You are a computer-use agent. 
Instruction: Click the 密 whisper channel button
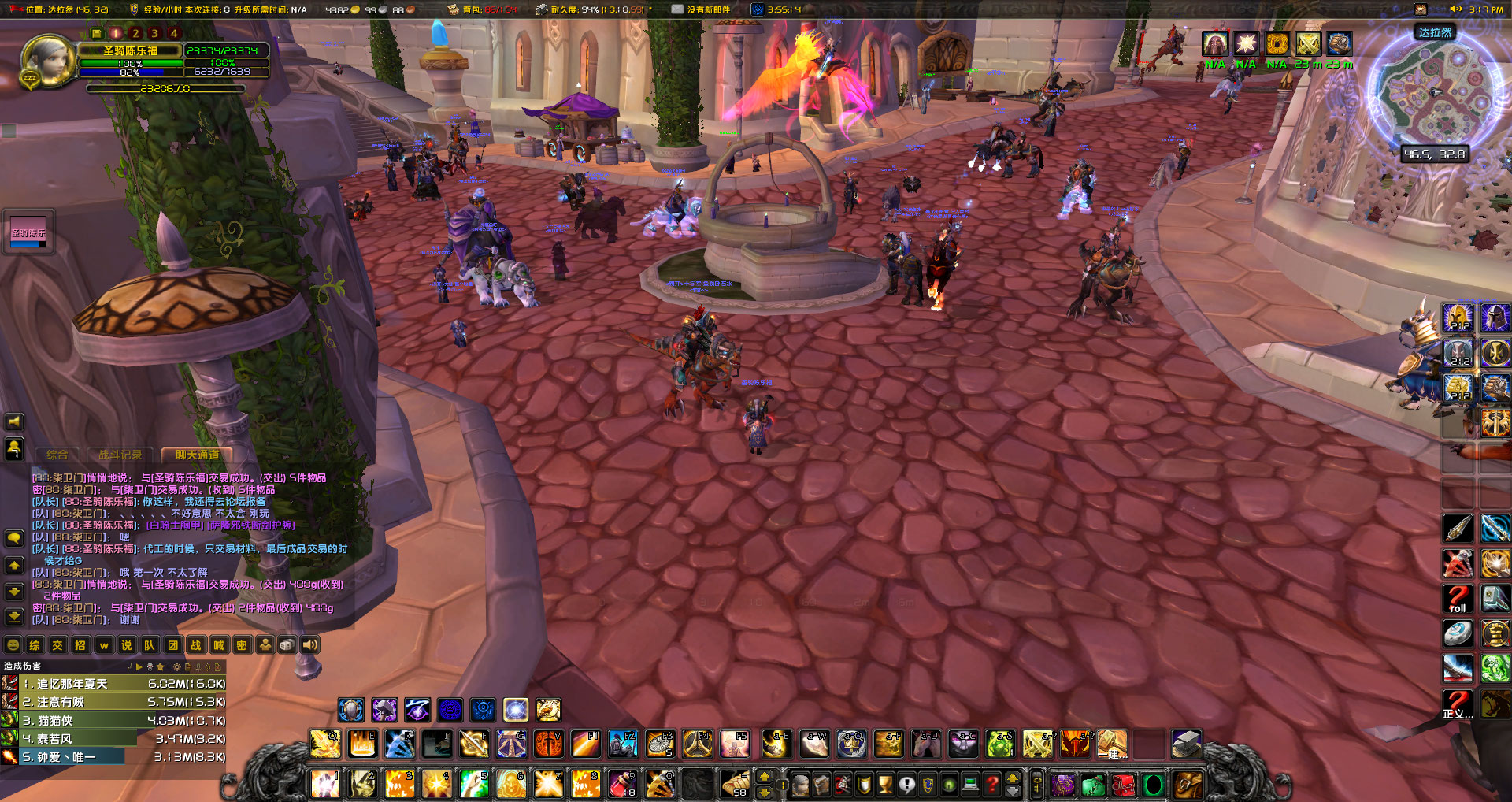pyautogui.click(x=242, y=645)
